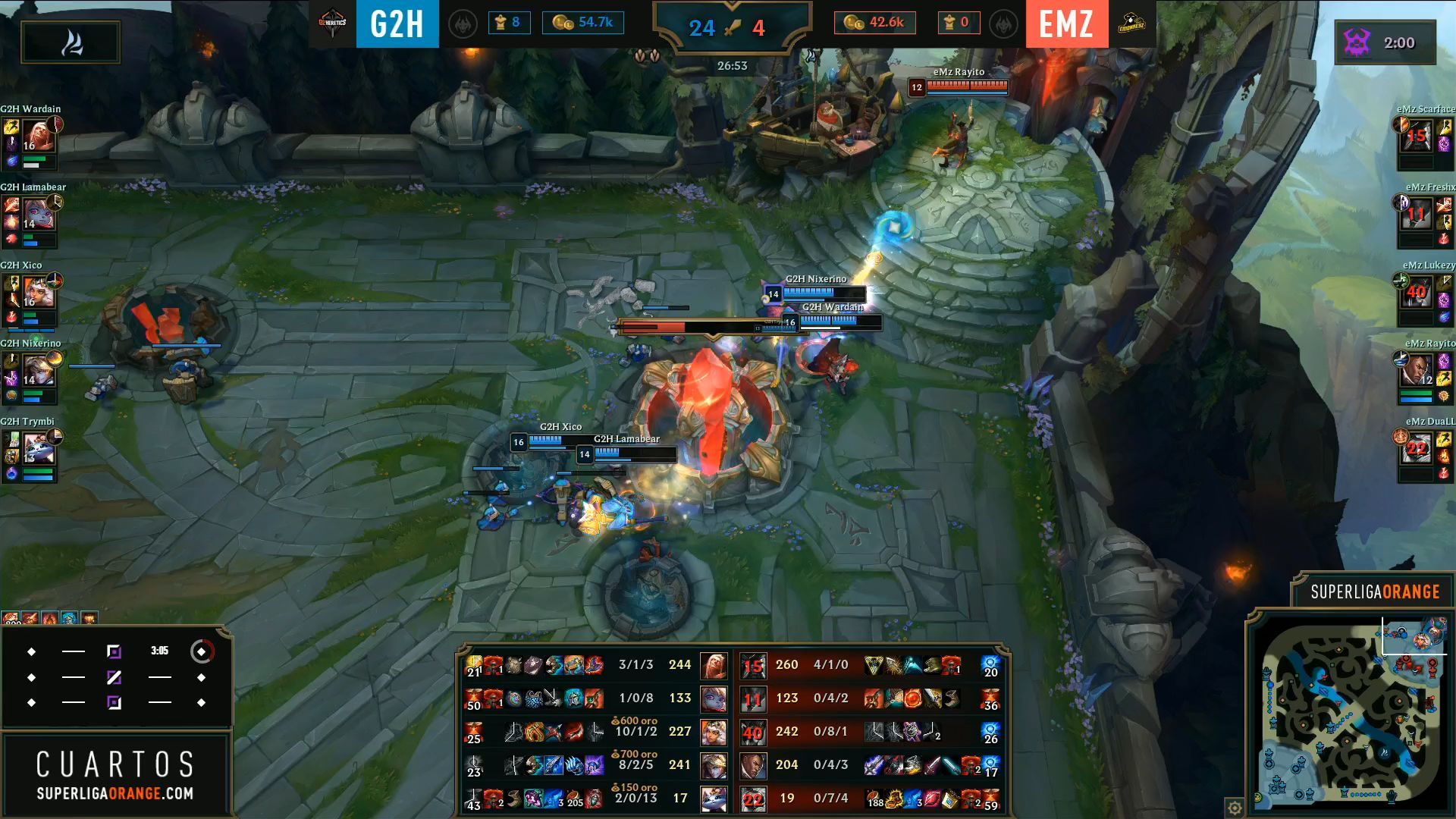This screenshot has height=819, width=1456.
Task: Open settings via gear icon beside minimap
Action: pyautogui.click(x=1235, y=807)
